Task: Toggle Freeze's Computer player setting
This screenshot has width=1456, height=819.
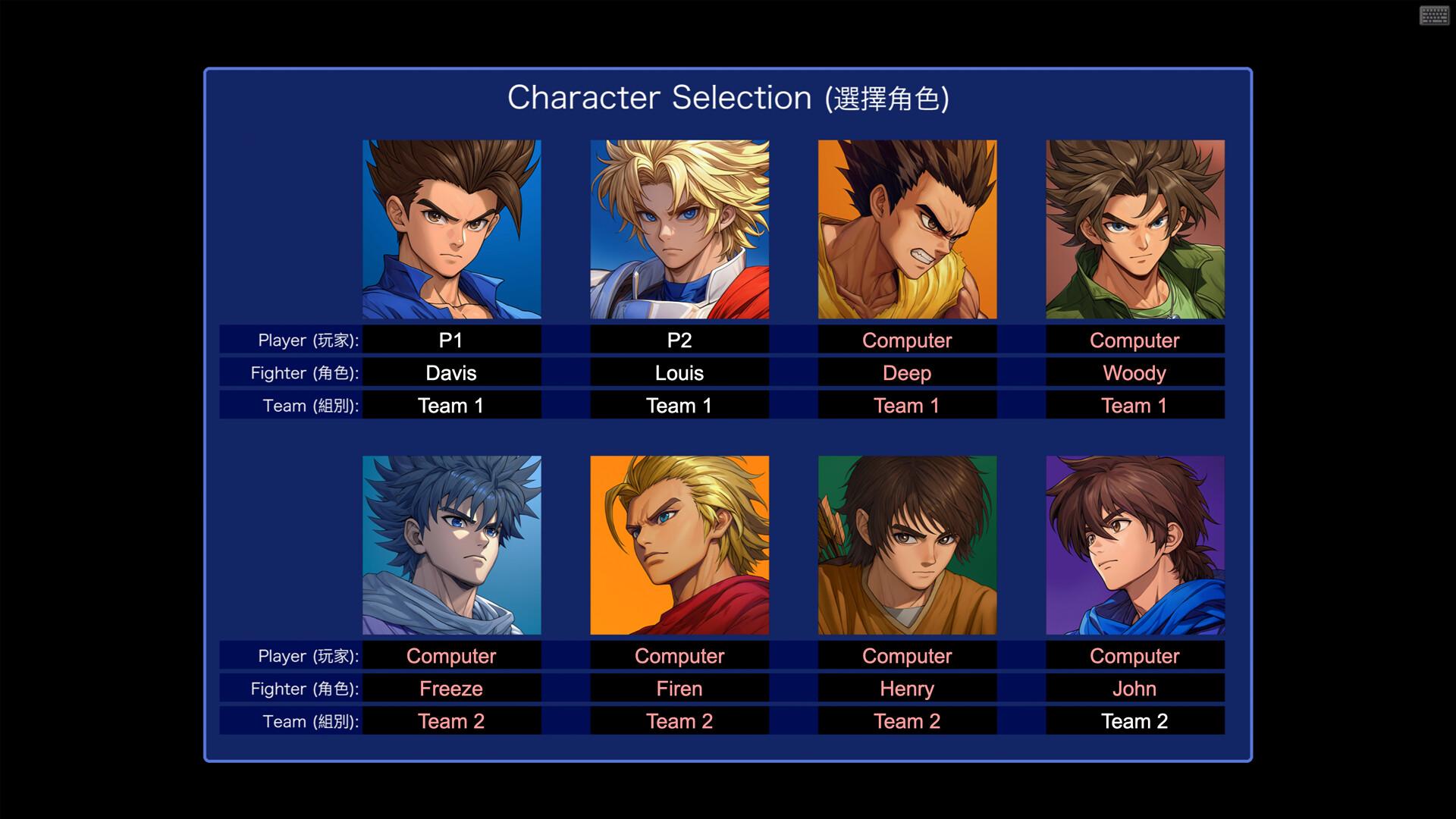Action: 451,655
